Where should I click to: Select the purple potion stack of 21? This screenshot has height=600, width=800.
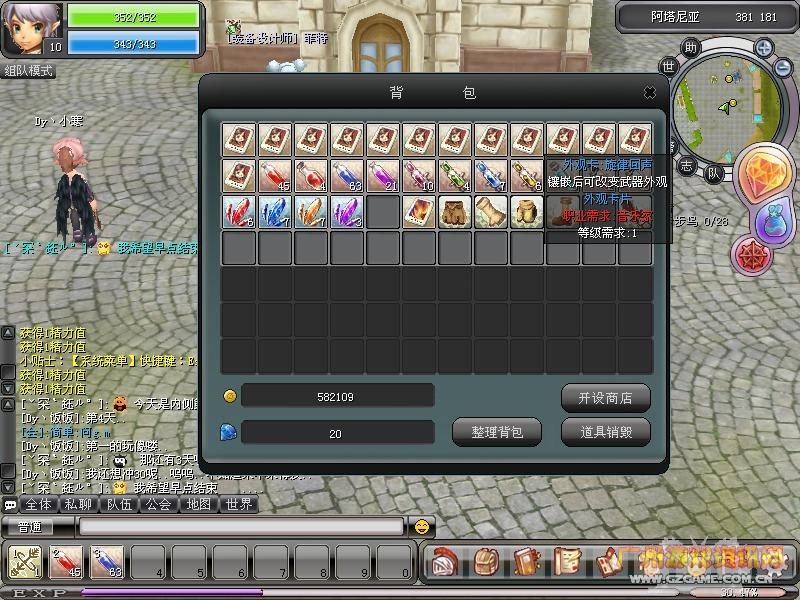click(x=383, y=176)
